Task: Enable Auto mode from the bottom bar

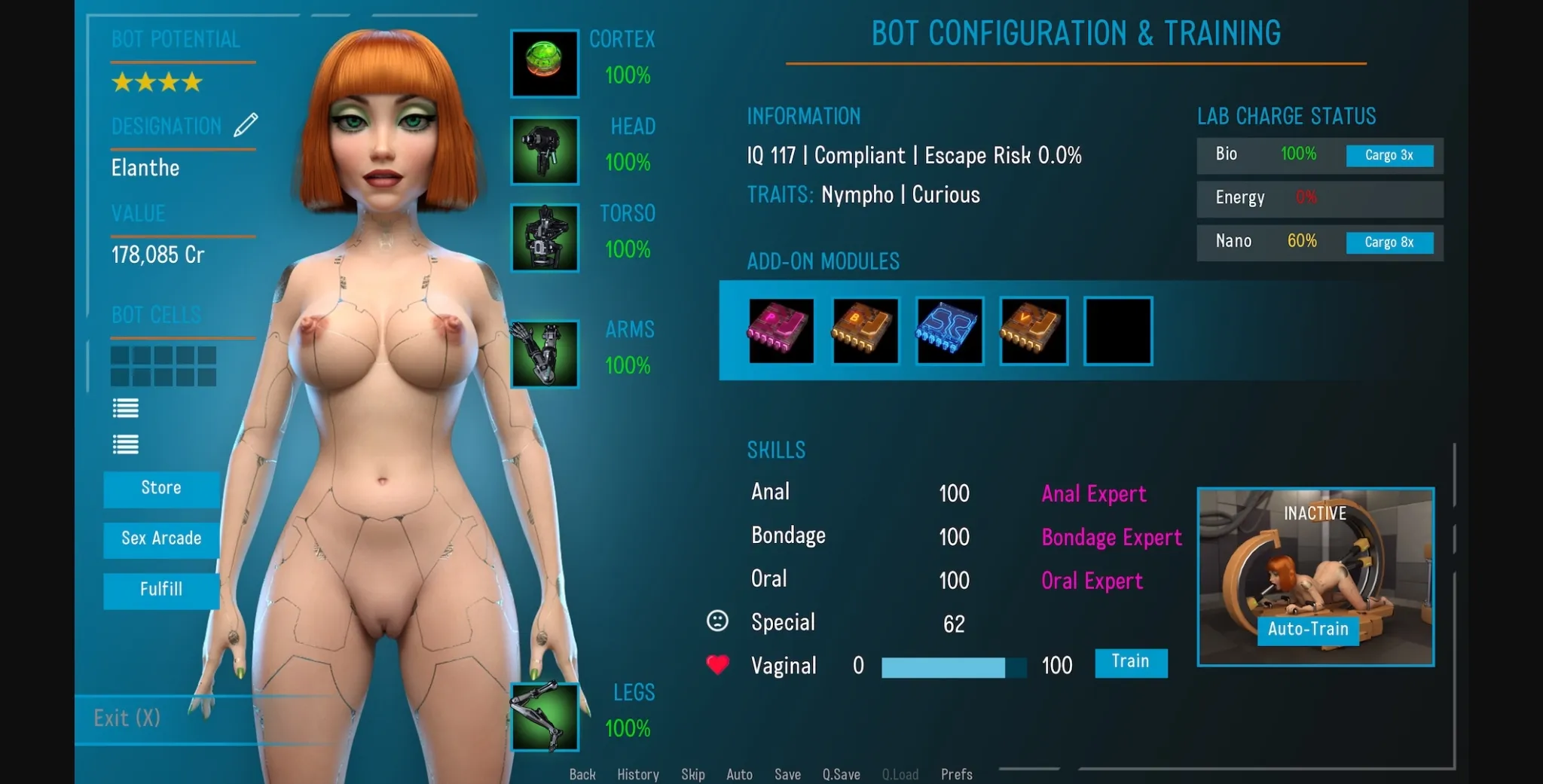Action: pos(739,774)
